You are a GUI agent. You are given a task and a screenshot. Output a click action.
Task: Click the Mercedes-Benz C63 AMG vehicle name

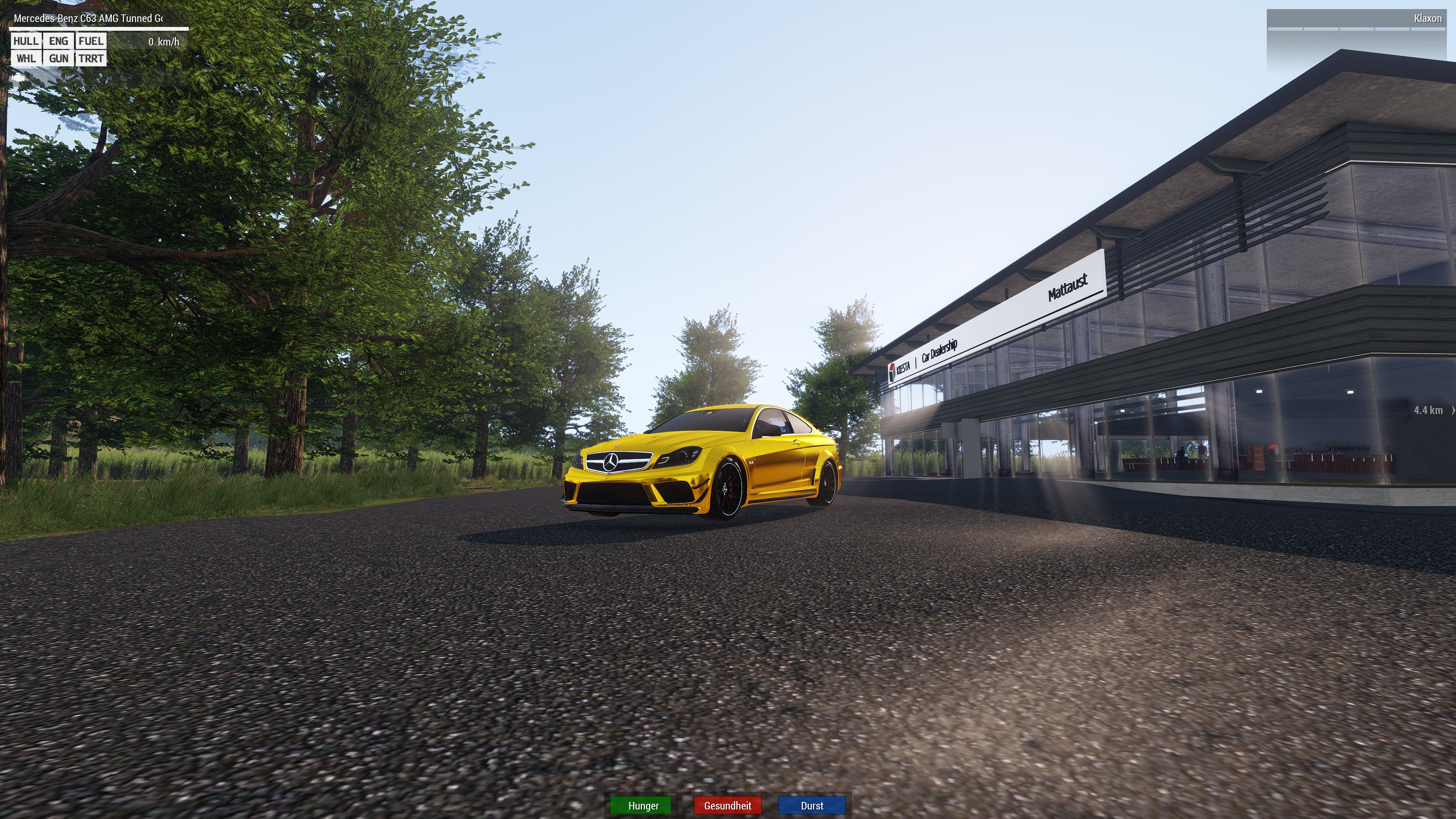88,19
